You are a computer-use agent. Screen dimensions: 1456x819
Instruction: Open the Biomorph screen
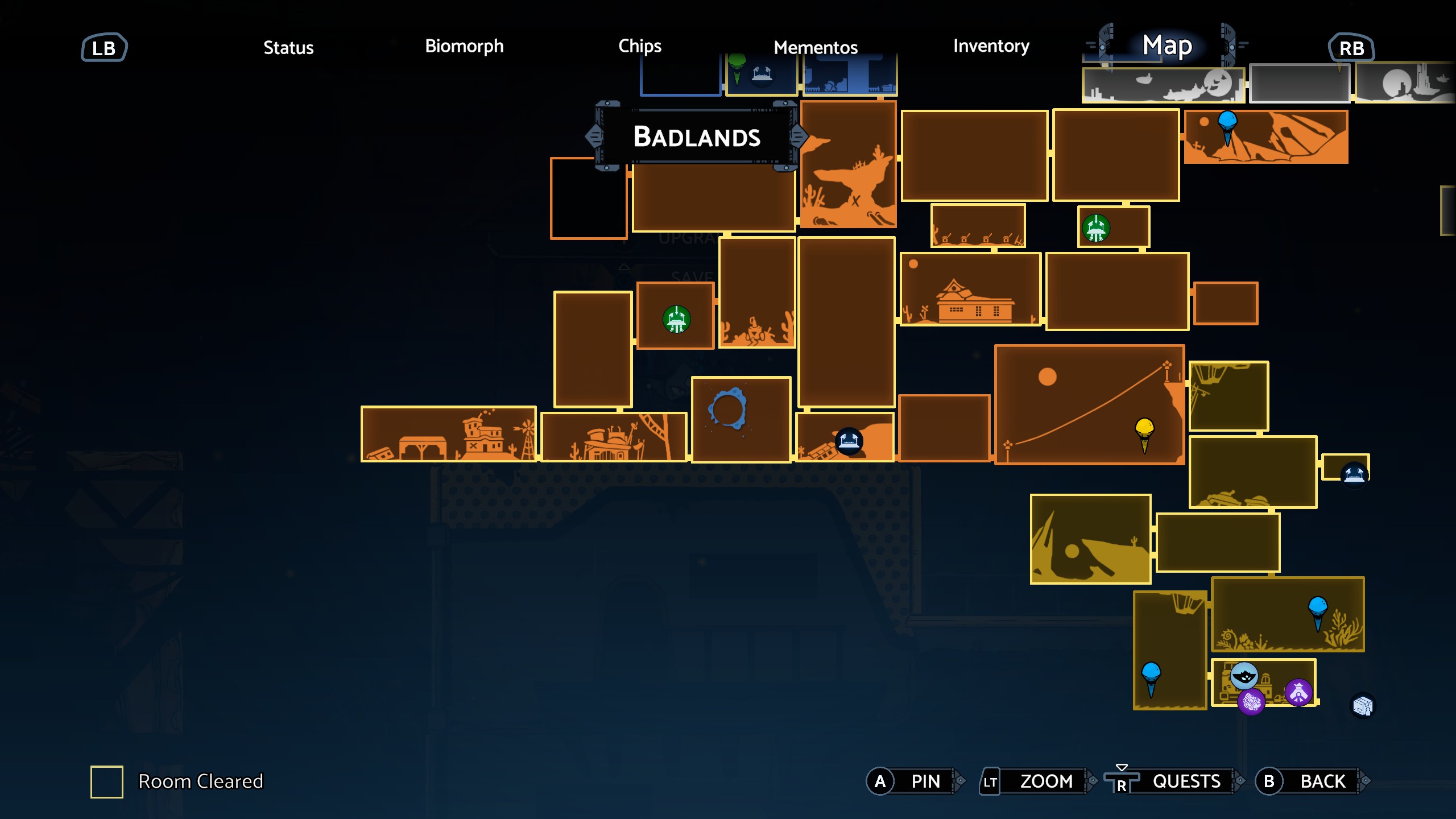[x=464, y=47]
